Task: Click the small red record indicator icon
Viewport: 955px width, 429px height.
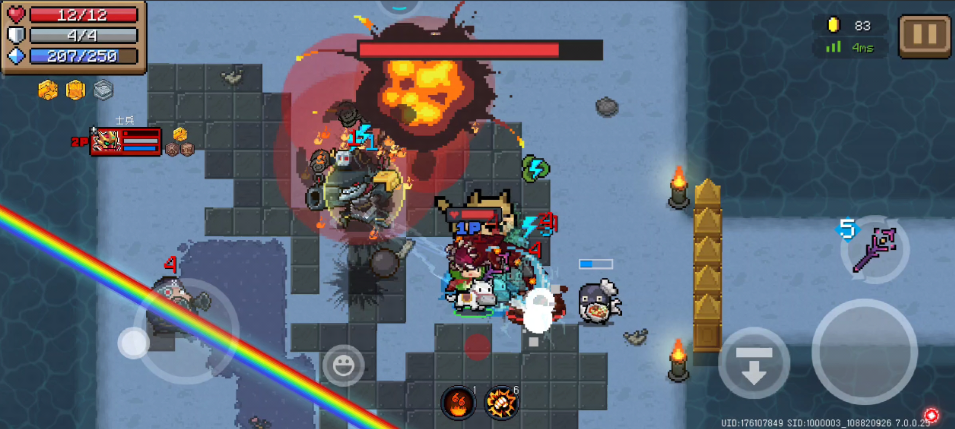Action: click(932, 415)
